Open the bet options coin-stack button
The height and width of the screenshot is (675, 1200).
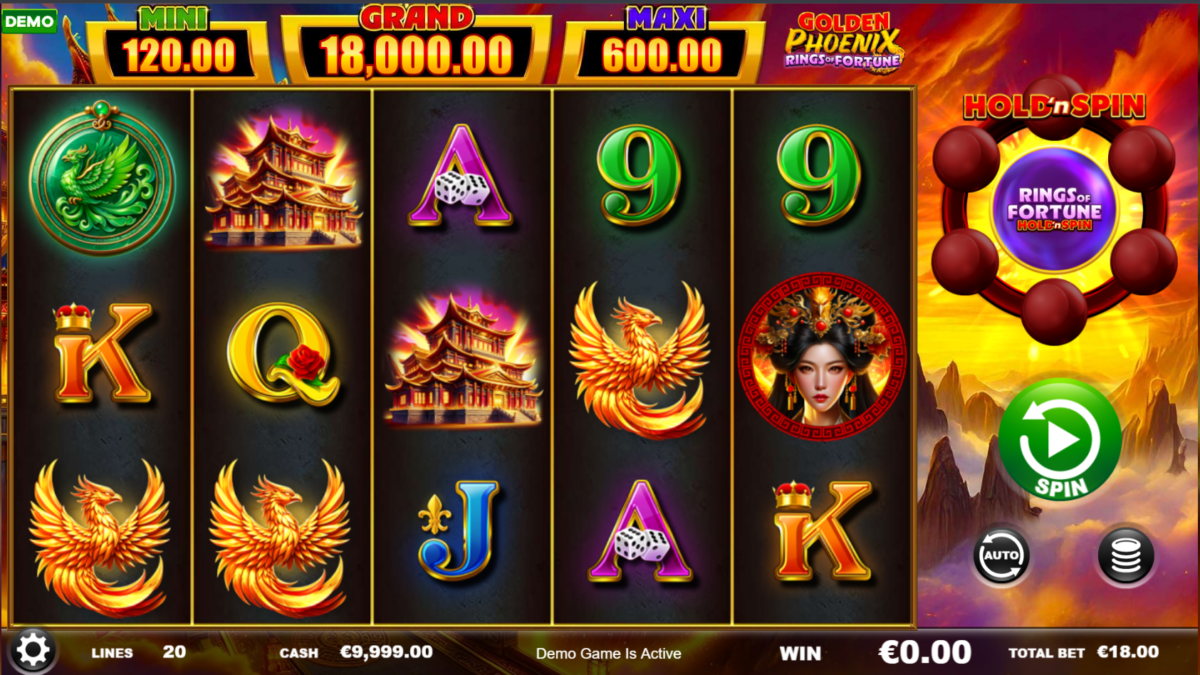pyautogui.click(x=1125, y=556)
